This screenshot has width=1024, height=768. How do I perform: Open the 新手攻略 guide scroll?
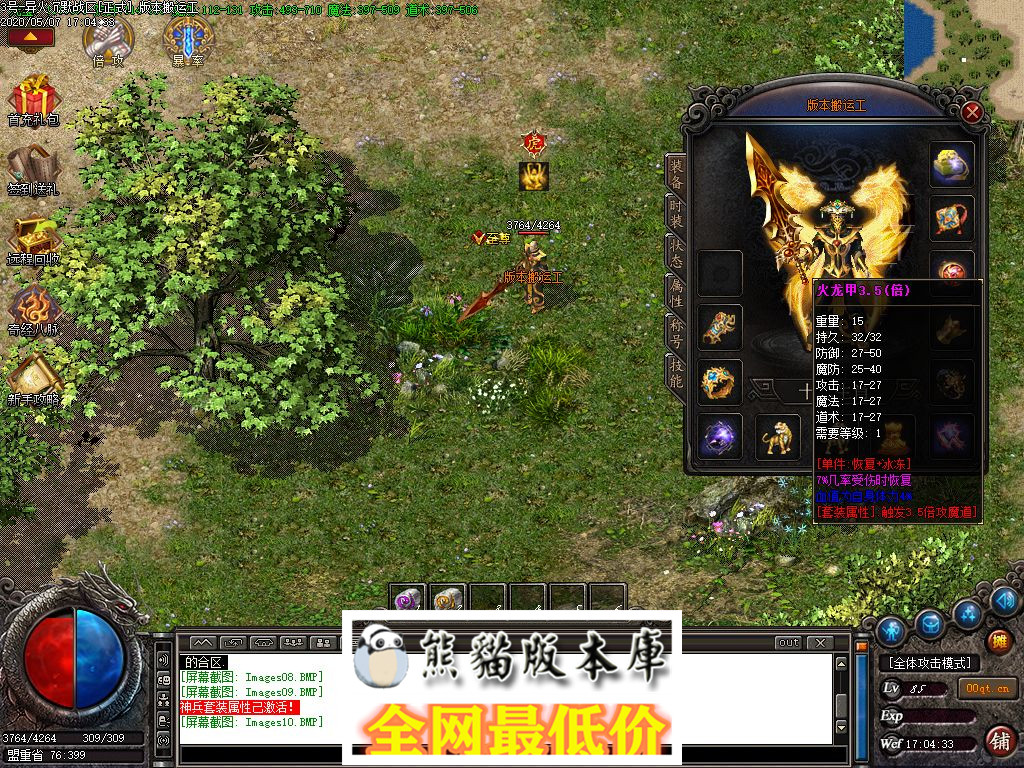[33, 380]
